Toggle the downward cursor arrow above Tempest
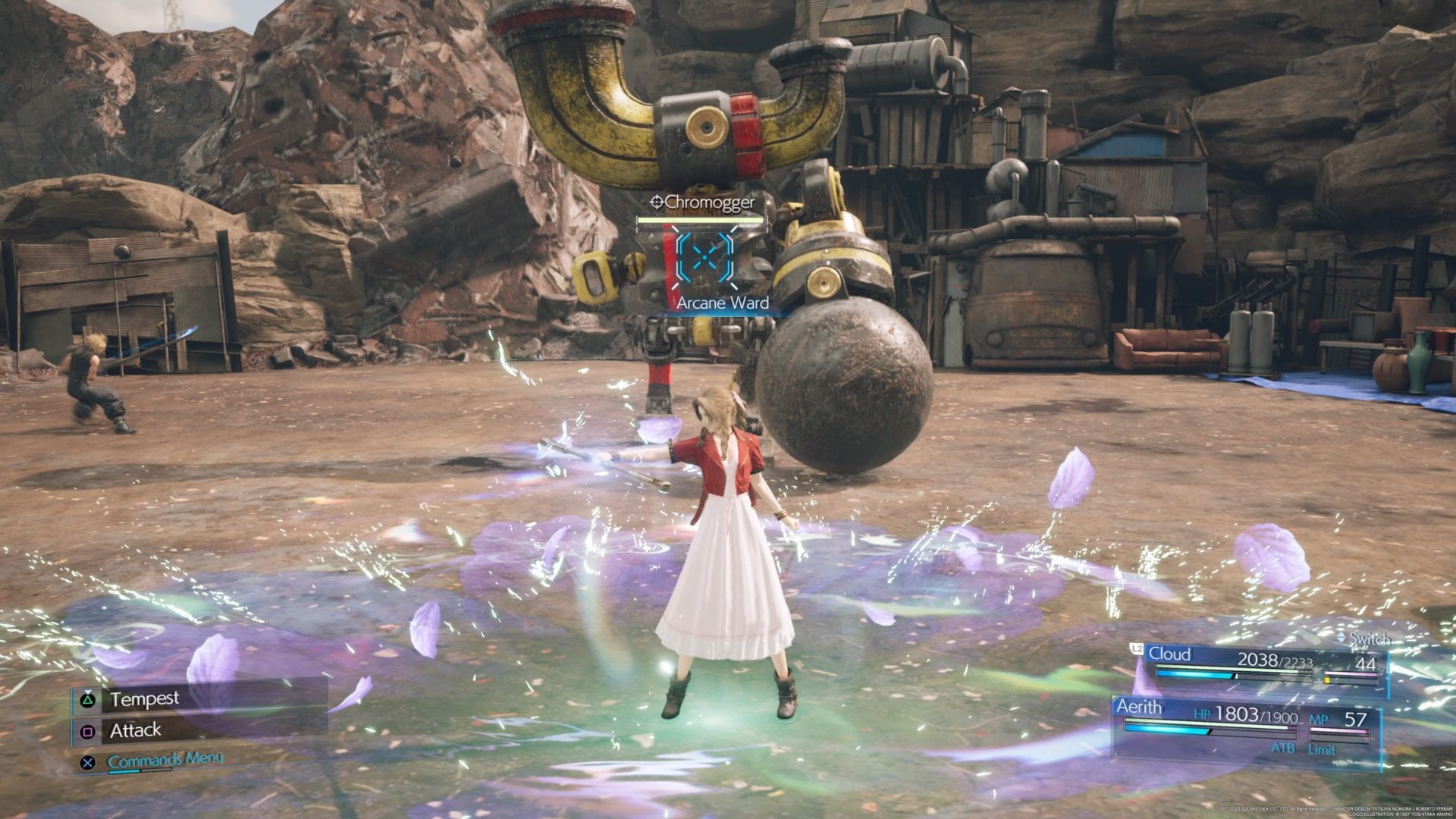Screen dimensions: 1456x819 coord(88,692)
